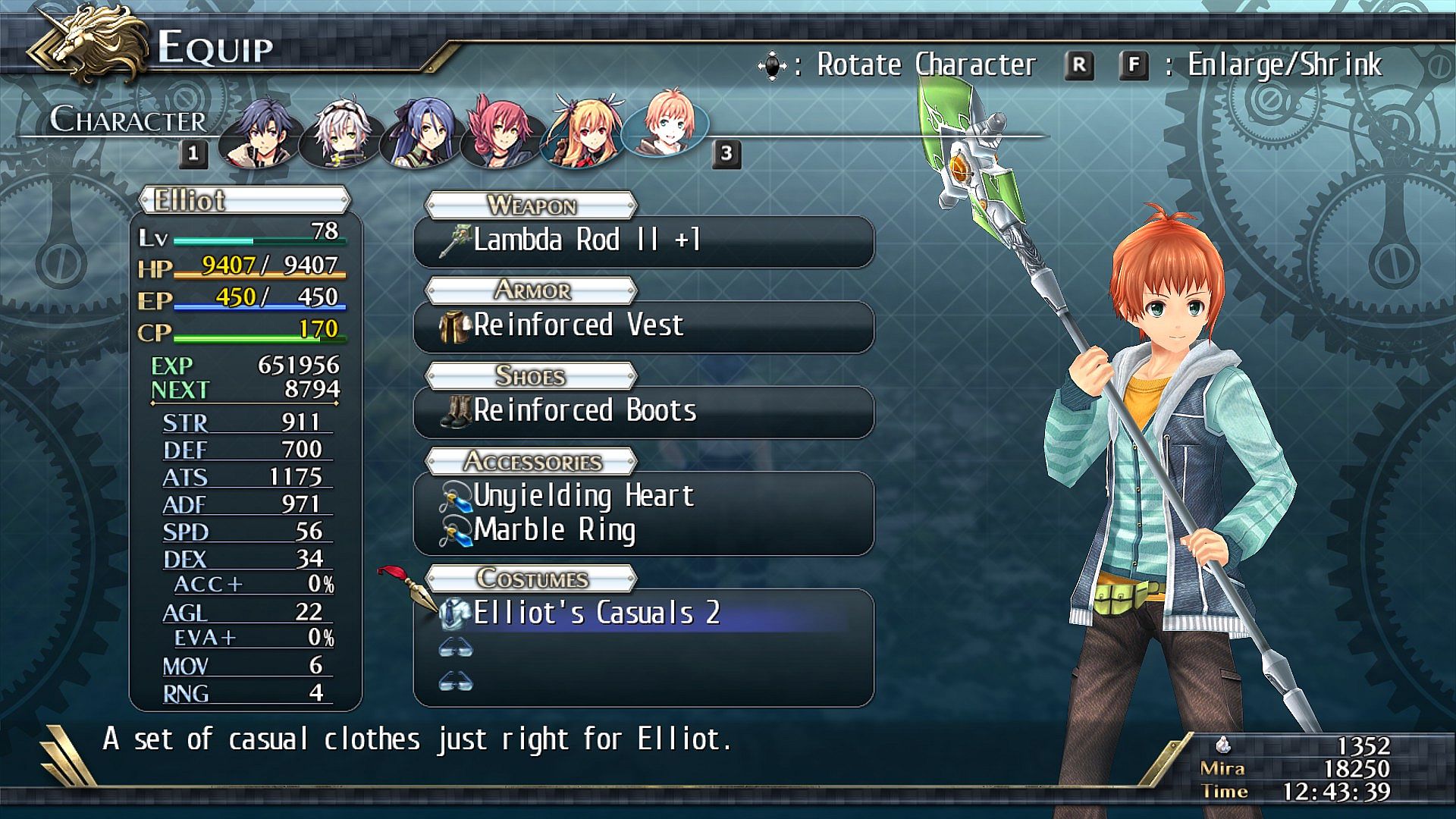Image resolution: width=1456 pixels, height=819 pixels.
Task: Switch to the dark-haired swordsman portrait
Action: pyautogui.click(x=259, y=133)
